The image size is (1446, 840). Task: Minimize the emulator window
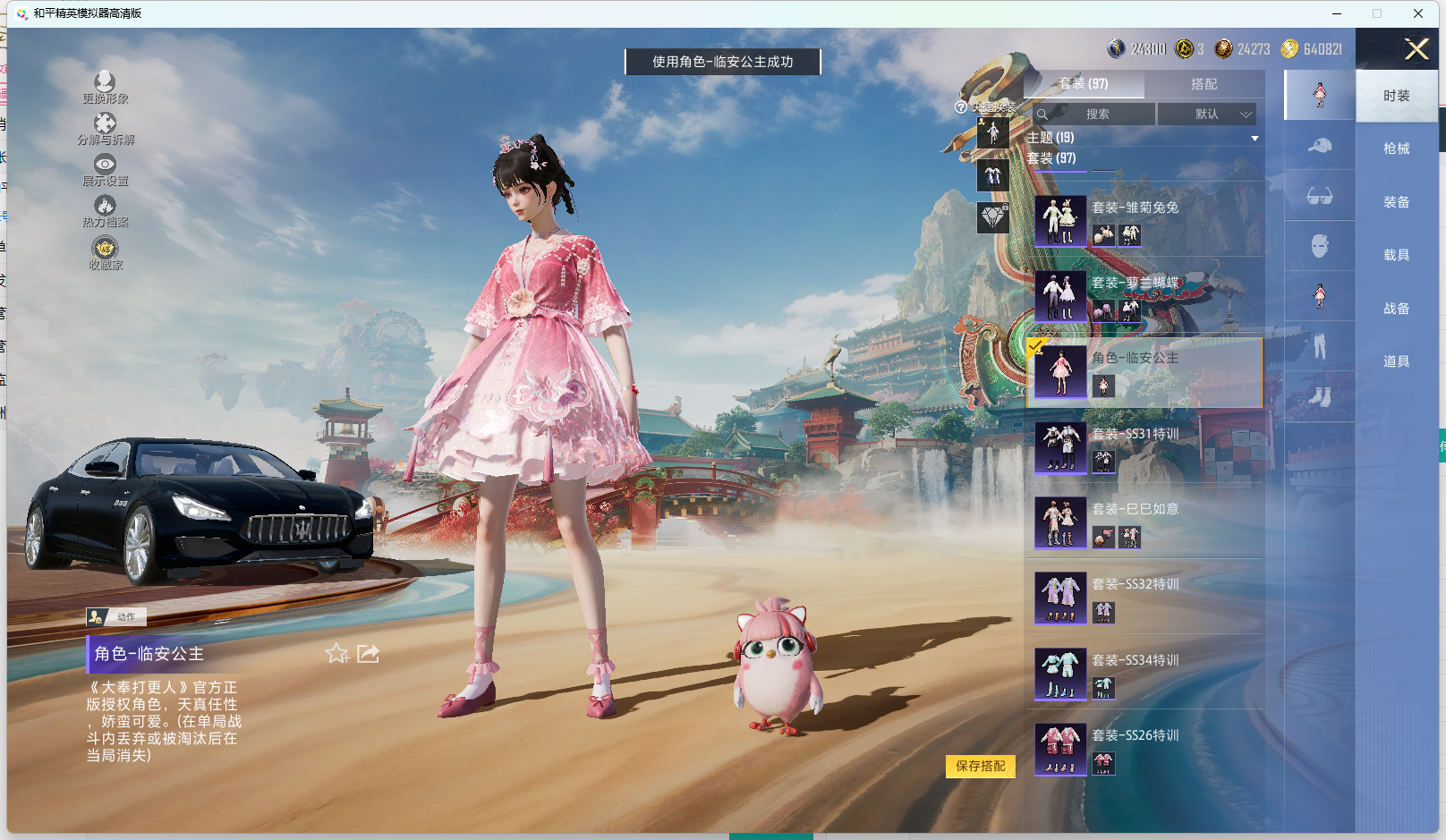(1337, 13)
